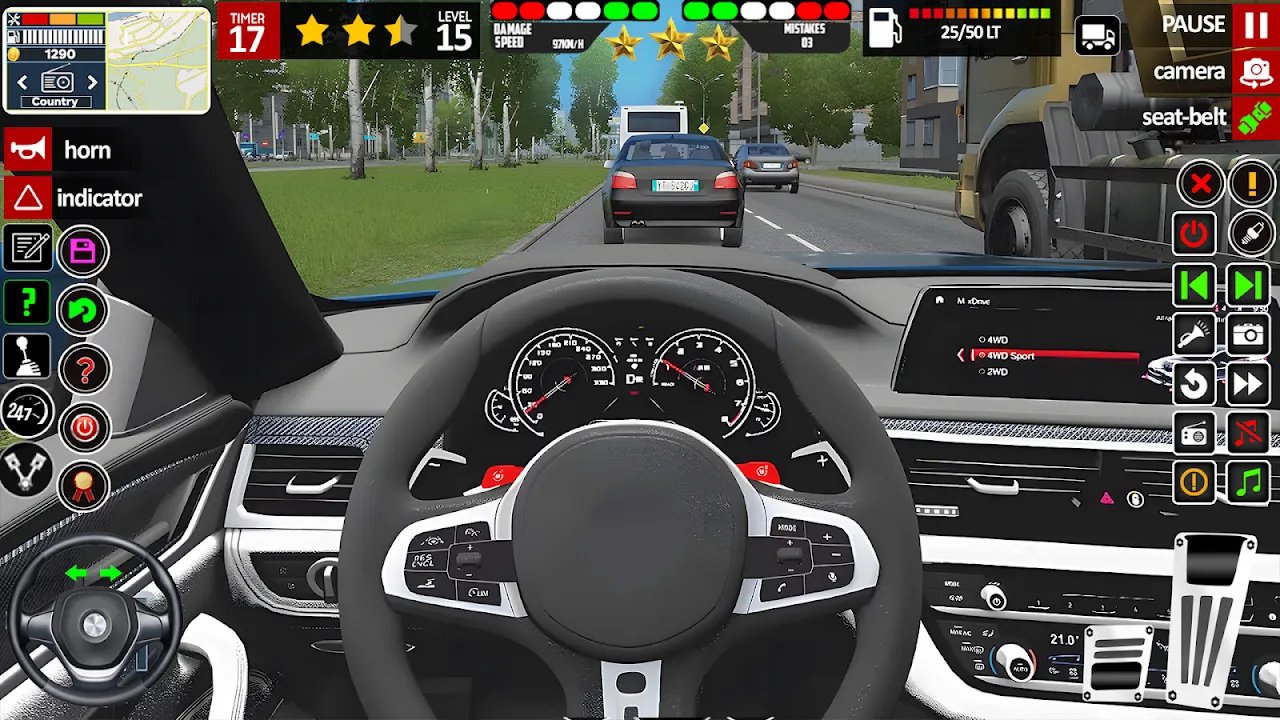The image size is (1280, 720).
Task: Click the pink floppy disk save icon
Action: 83,251
